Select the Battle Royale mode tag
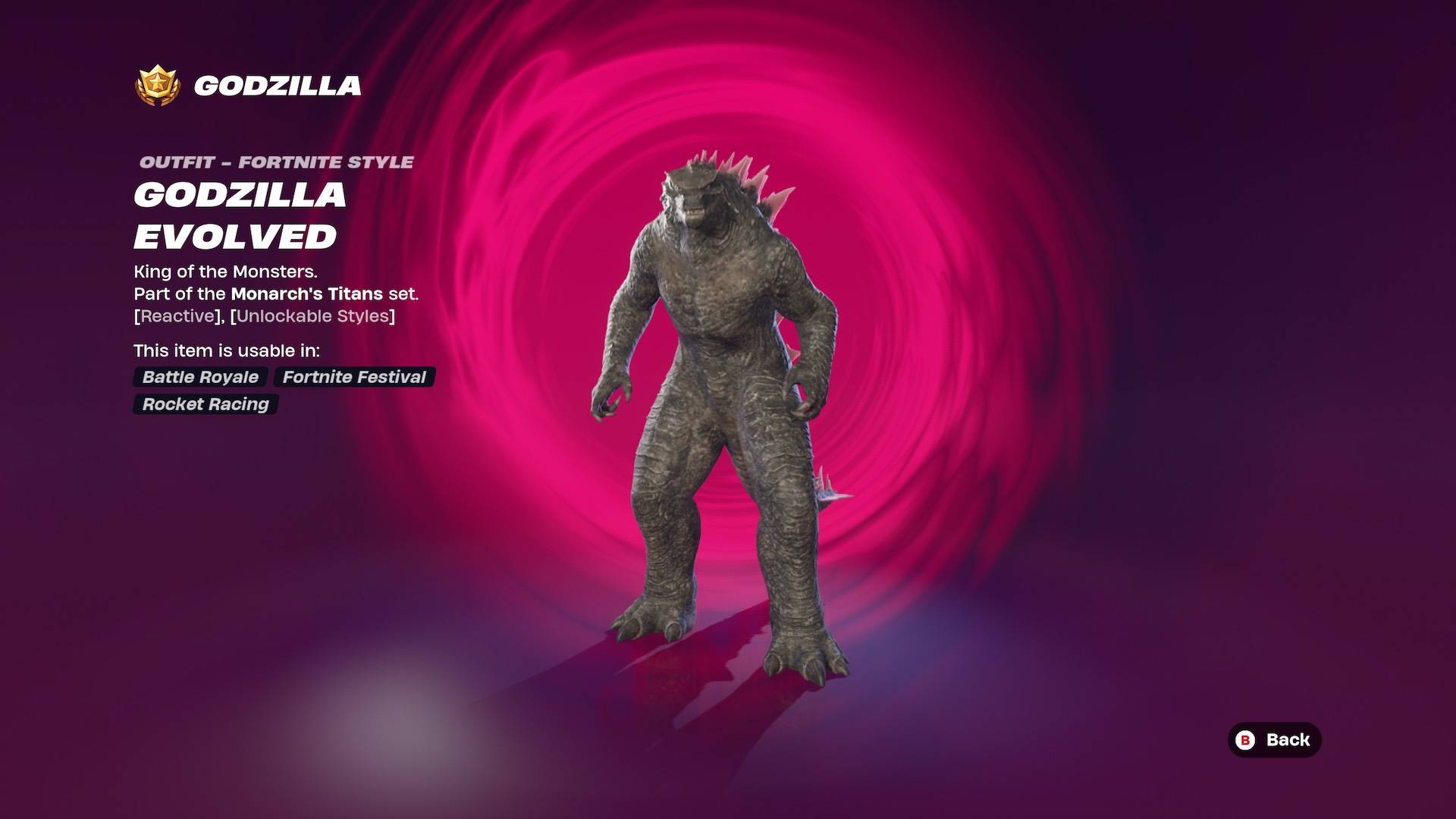Viewport: 1456px width, 819px height. click(x=199, y=377)
